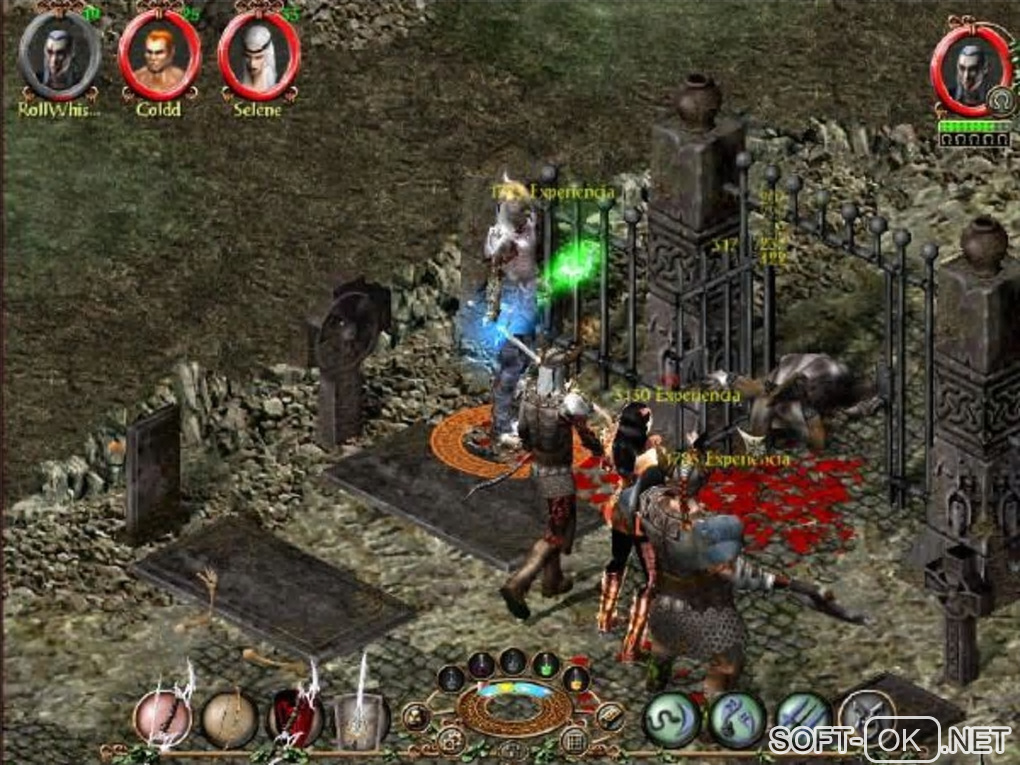The width and height of the screenshot is (1020, 765).
Task: Equip the bow weapon slot
Action: 229,718
